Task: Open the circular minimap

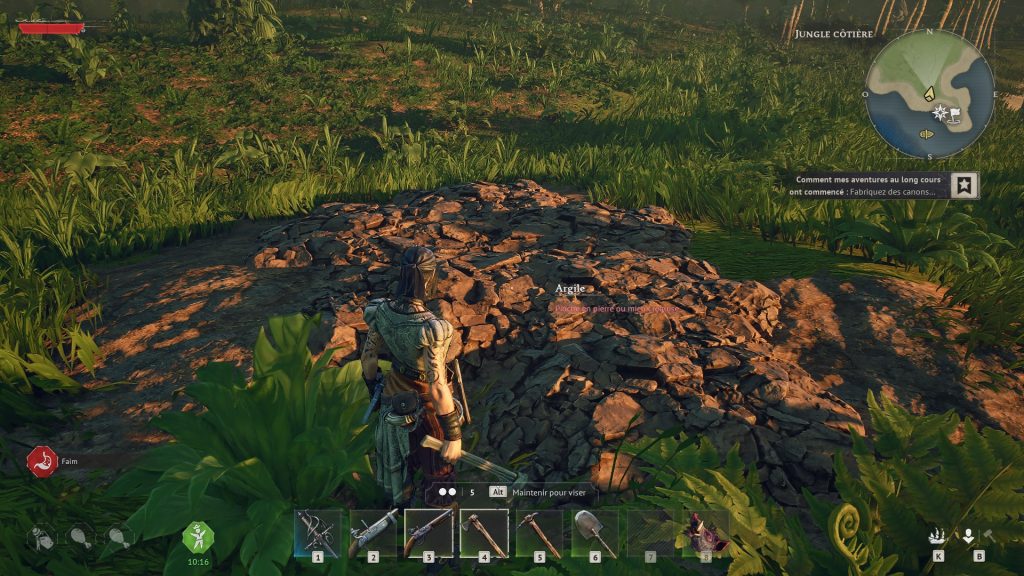Action: [x=929, y=93]
